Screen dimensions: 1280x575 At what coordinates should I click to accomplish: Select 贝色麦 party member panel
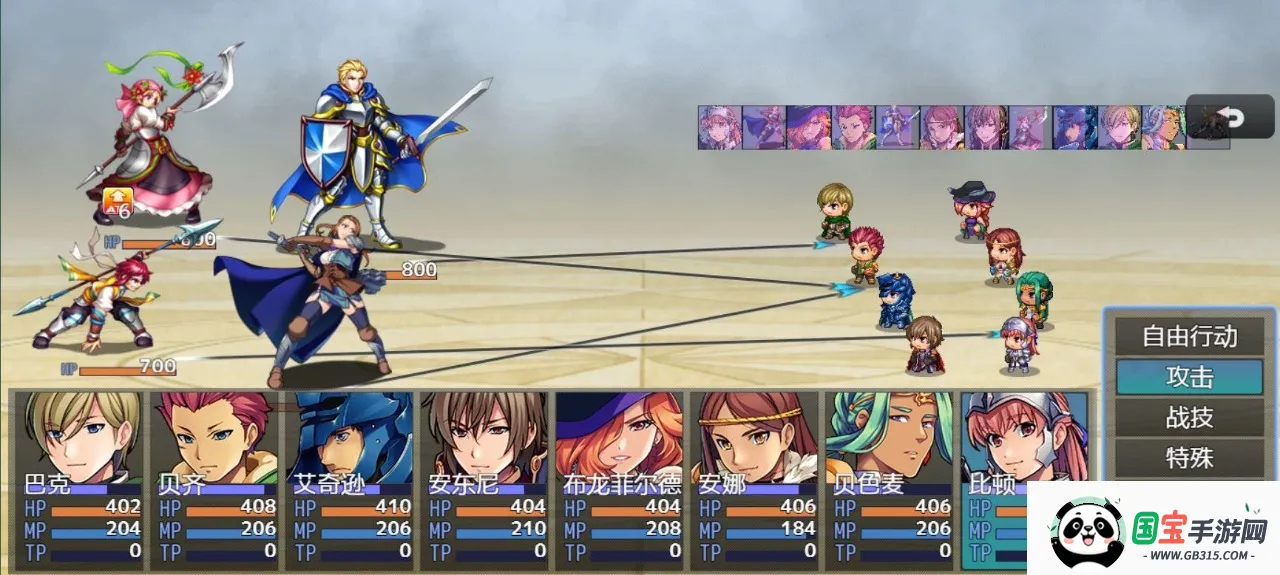pyautogui.click(x=889, y=480)
